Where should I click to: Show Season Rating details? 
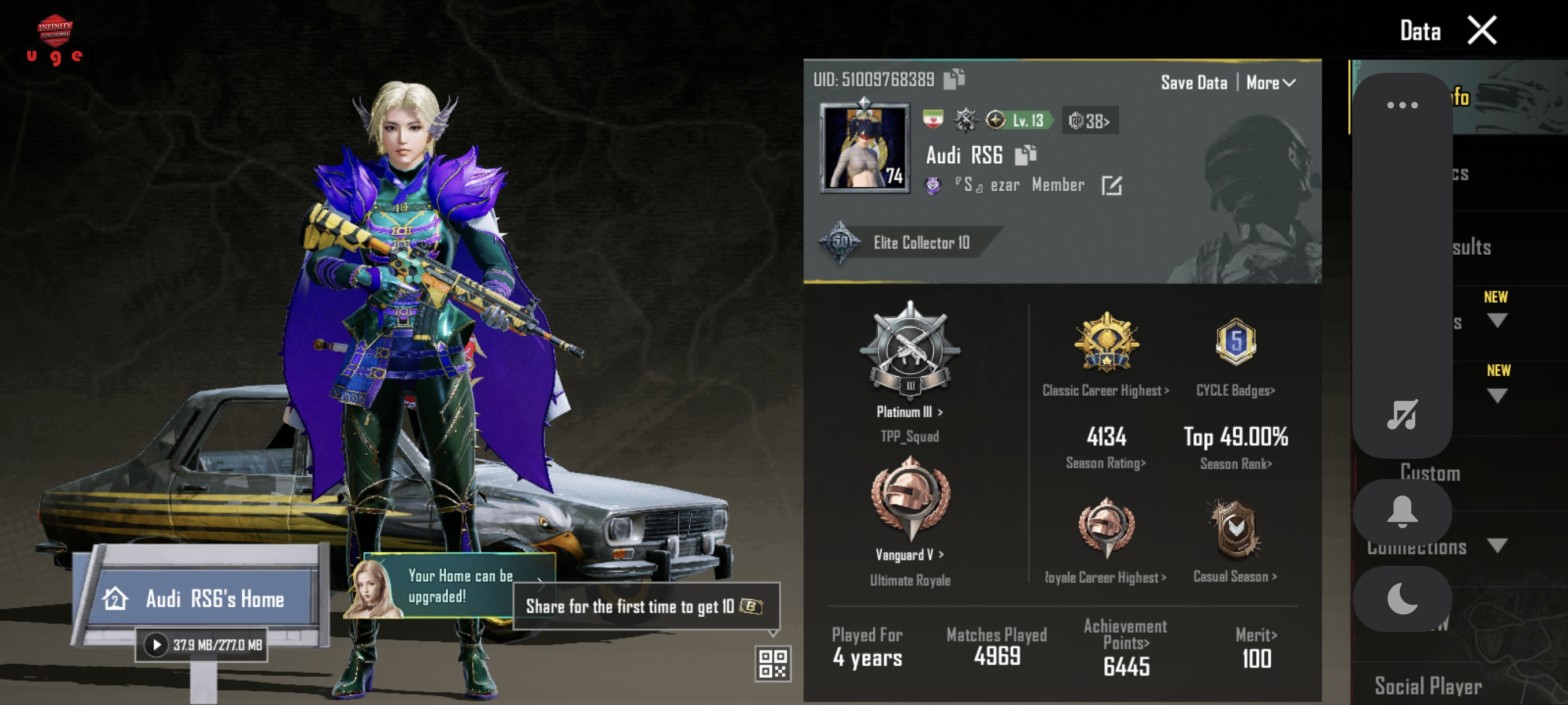[1105, 463]
